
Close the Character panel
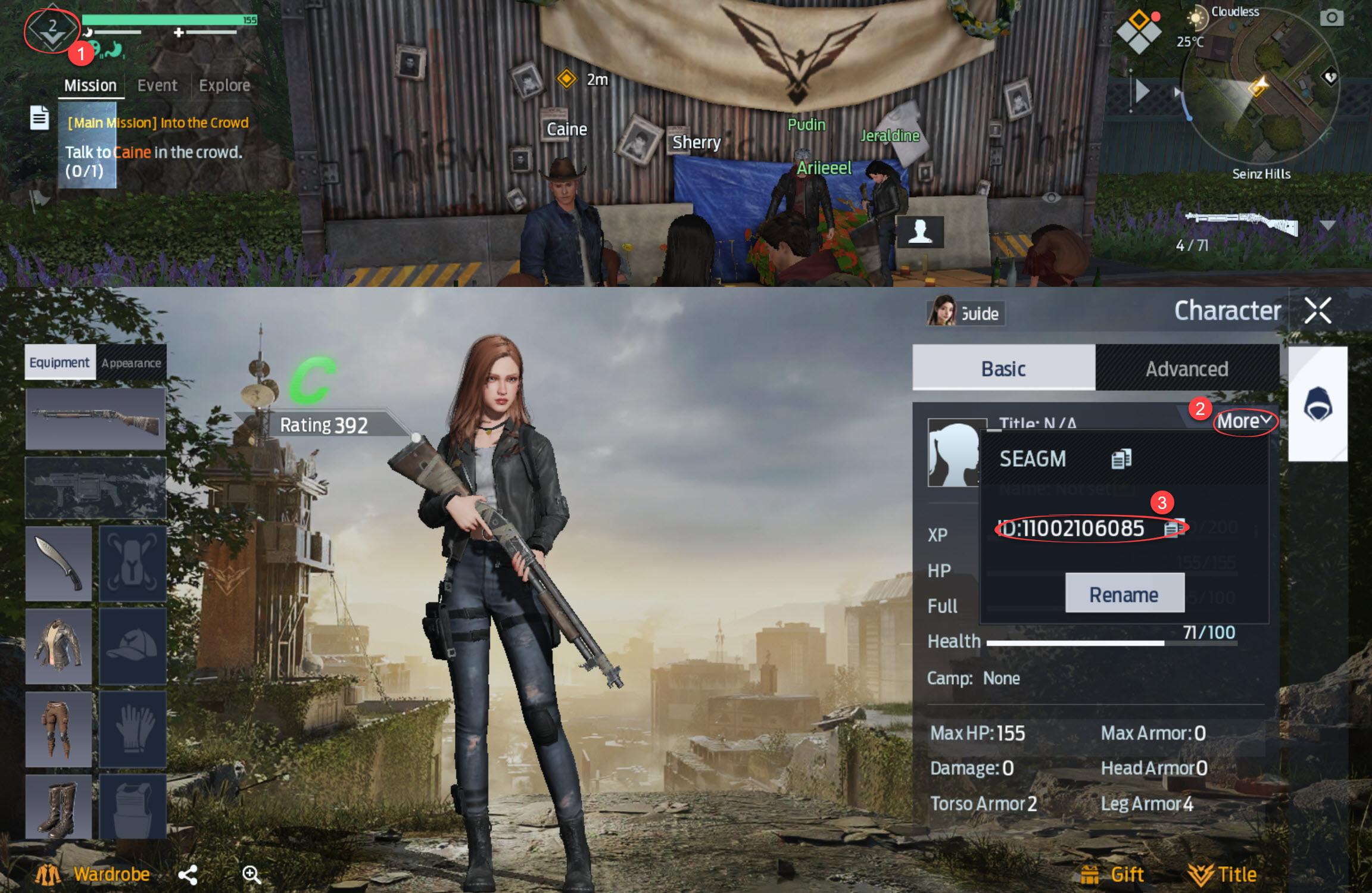1317,311
